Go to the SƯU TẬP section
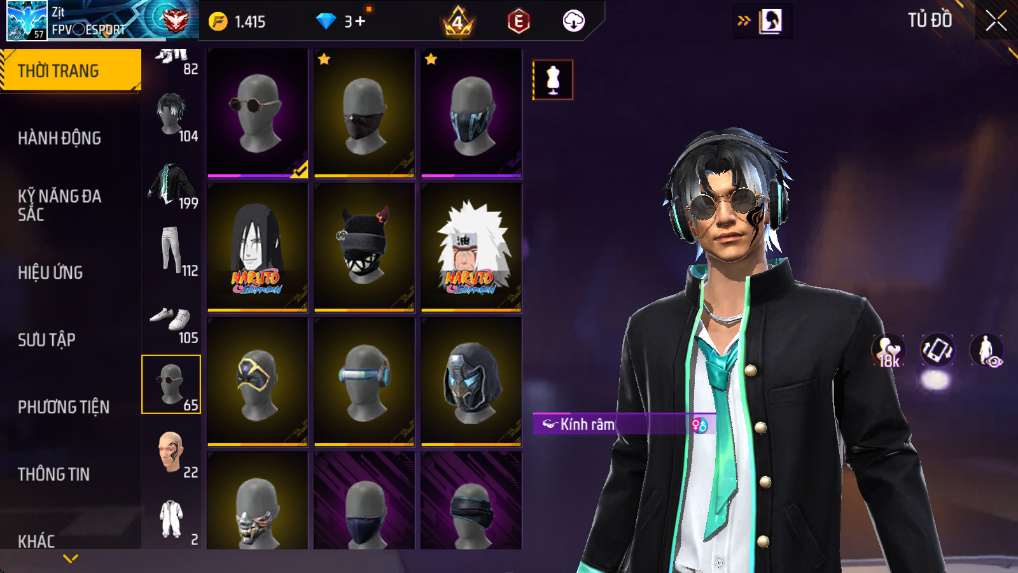Image resolution: width=1018 pixels, height=573 pixels. (47, 339)
